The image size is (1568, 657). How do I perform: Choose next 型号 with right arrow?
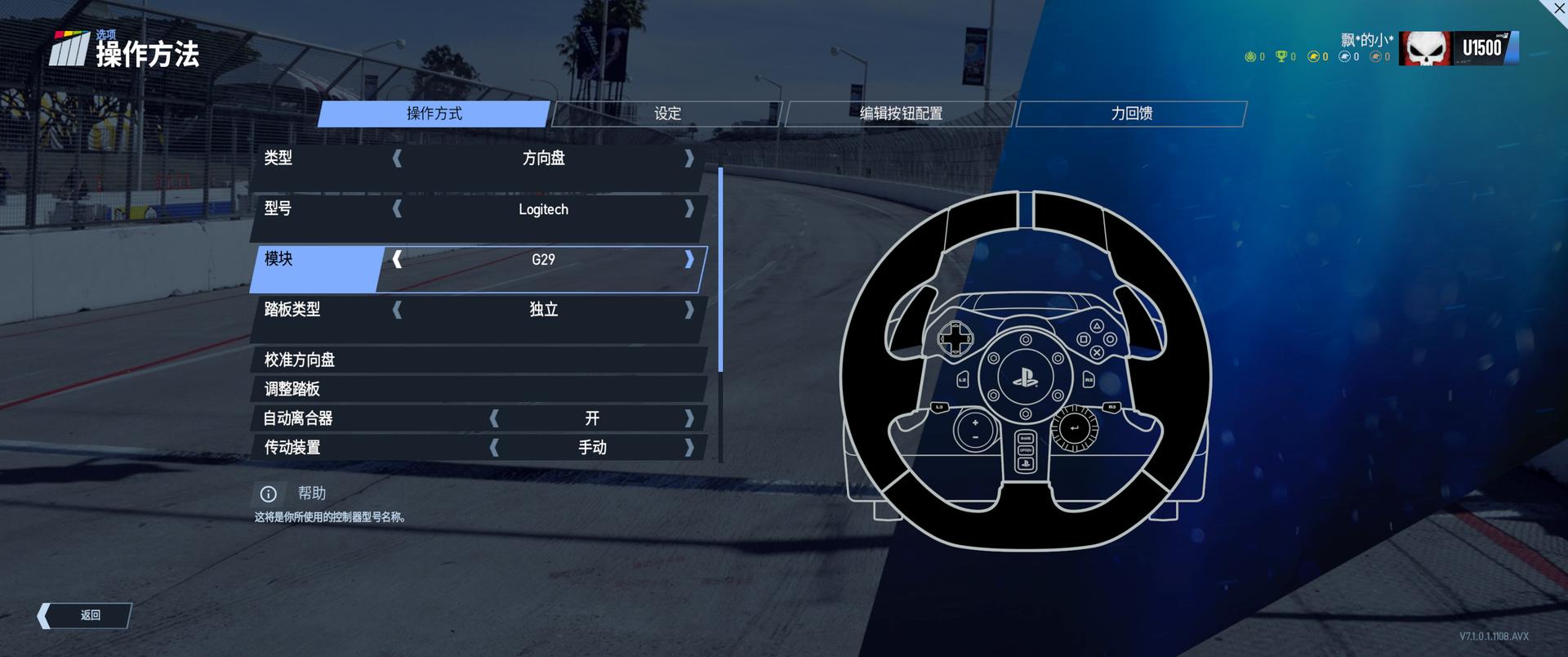[689, 208]
